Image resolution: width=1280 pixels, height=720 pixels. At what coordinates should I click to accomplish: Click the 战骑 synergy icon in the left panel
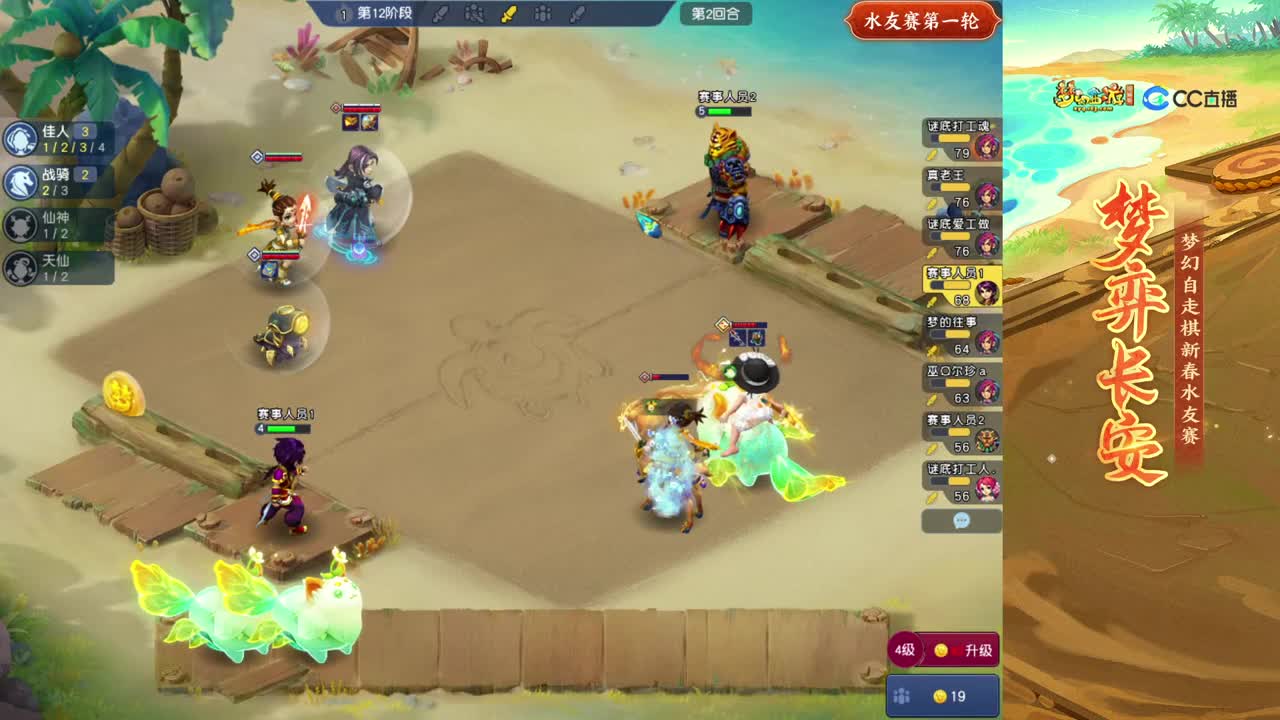20,180
